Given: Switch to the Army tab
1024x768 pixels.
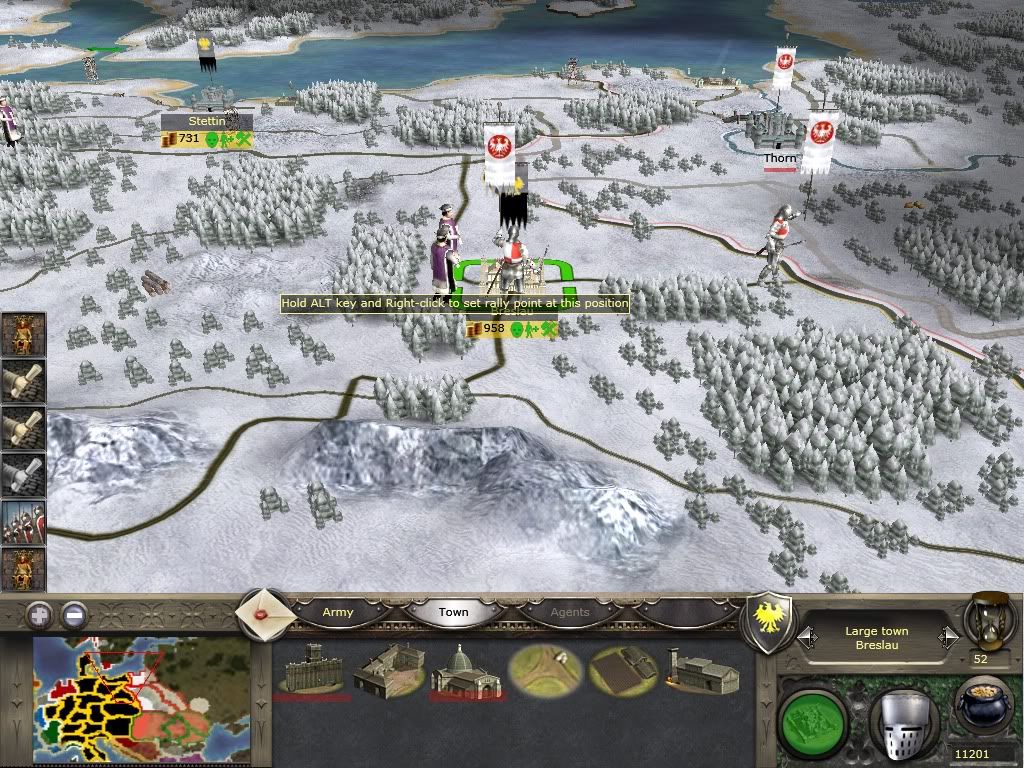Looking at the screenshot, I should pos(338,612).
